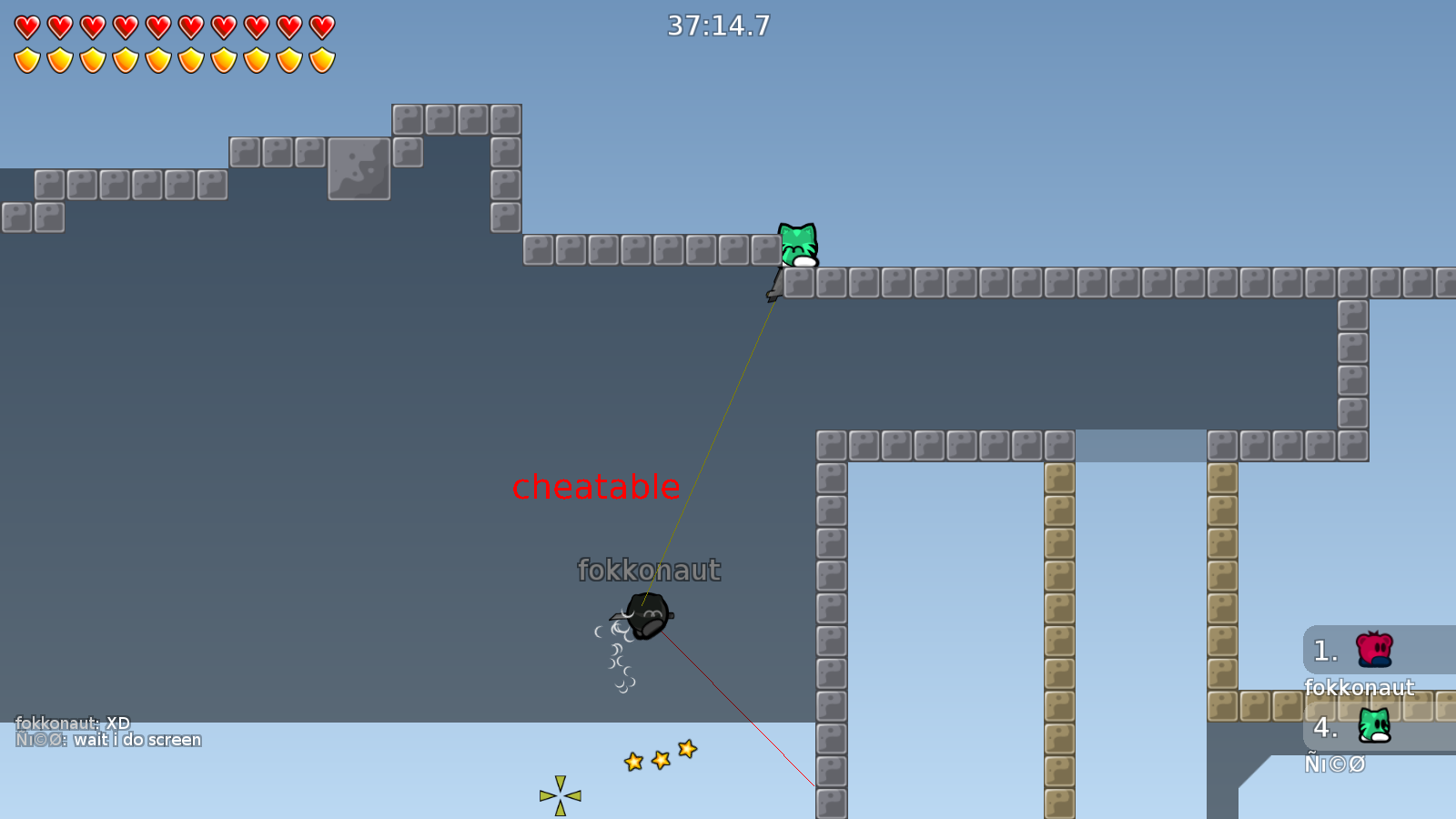1456x819 pixels.
Task: Click the player name 'Ñı©Ø' in the scoreboard
Action: click(x=1336, y=763)
